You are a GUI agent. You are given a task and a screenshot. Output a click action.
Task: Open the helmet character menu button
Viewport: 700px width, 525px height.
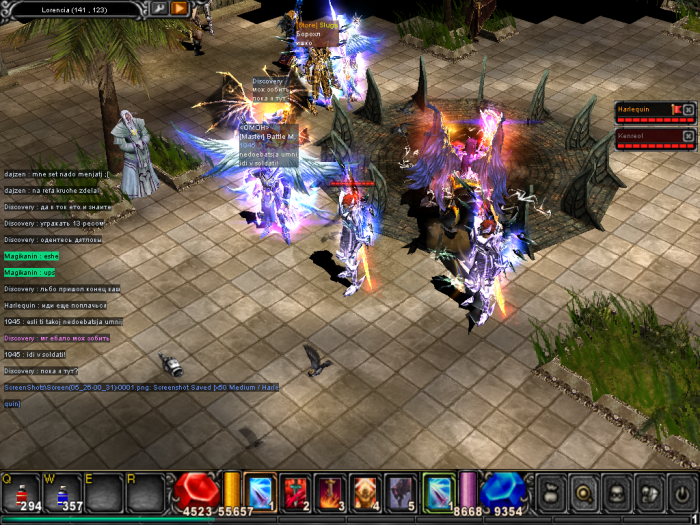[617, 493]
